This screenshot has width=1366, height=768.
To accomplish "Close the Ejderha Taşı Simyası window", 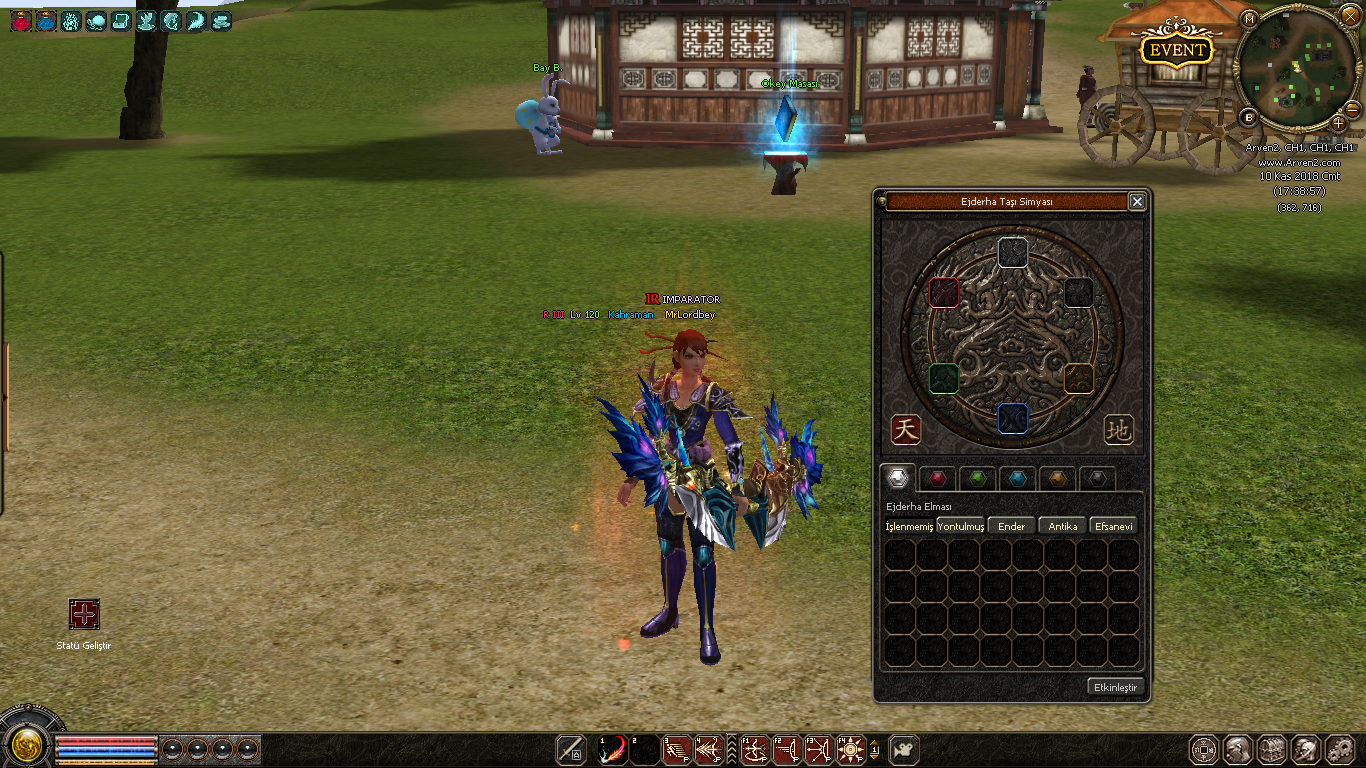I will point(1137,202).
